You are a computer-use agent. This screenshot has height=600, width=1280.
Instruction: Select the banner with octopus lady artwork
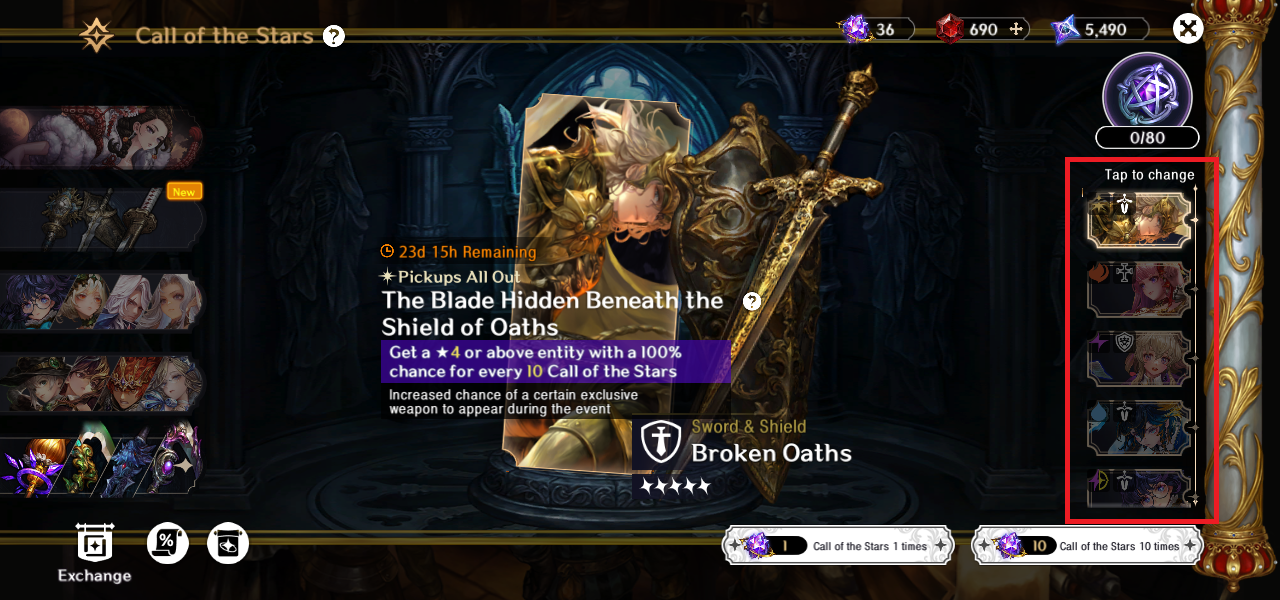point(100,137)
